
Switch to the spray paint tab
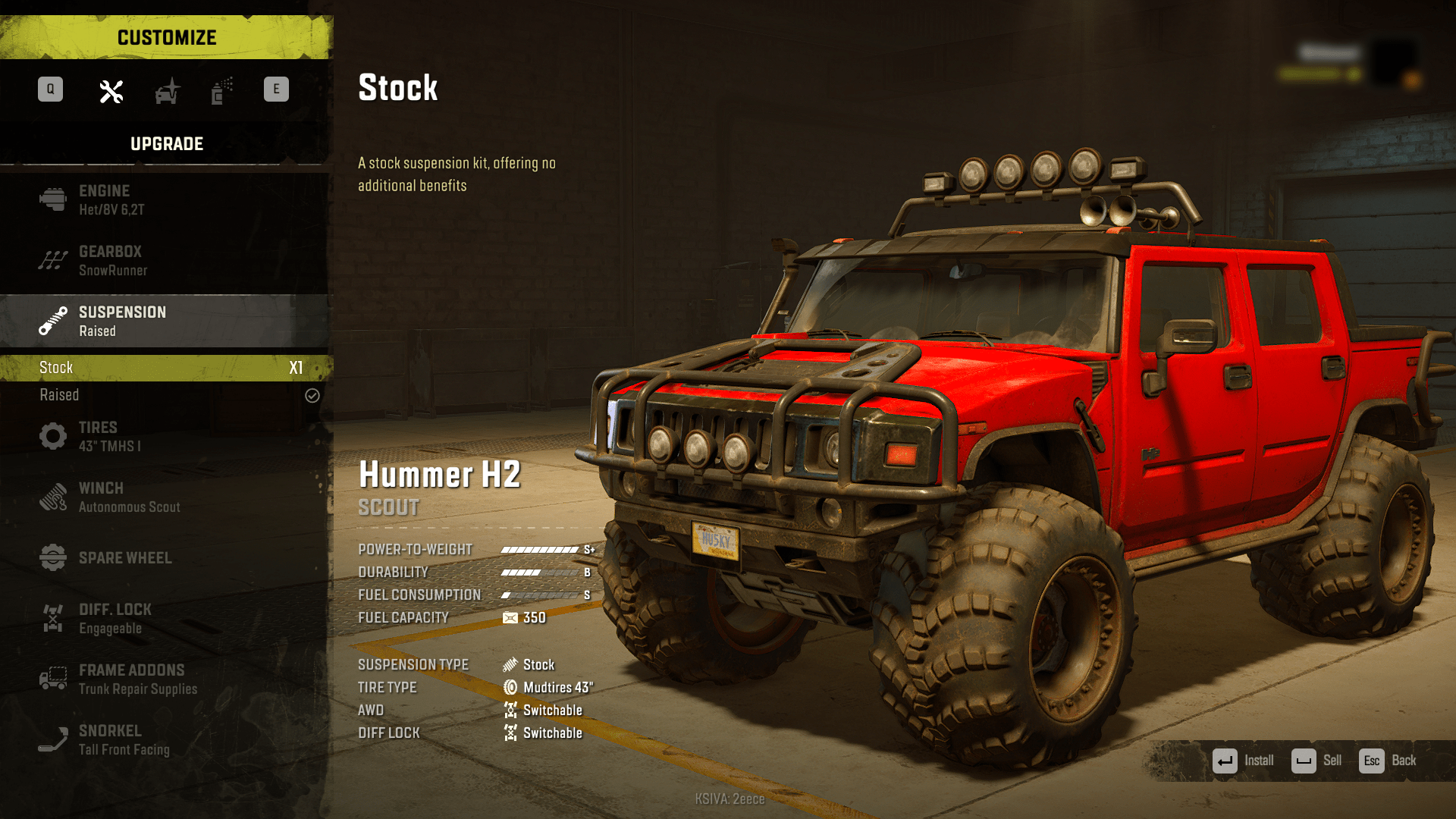tap(221, 92)
